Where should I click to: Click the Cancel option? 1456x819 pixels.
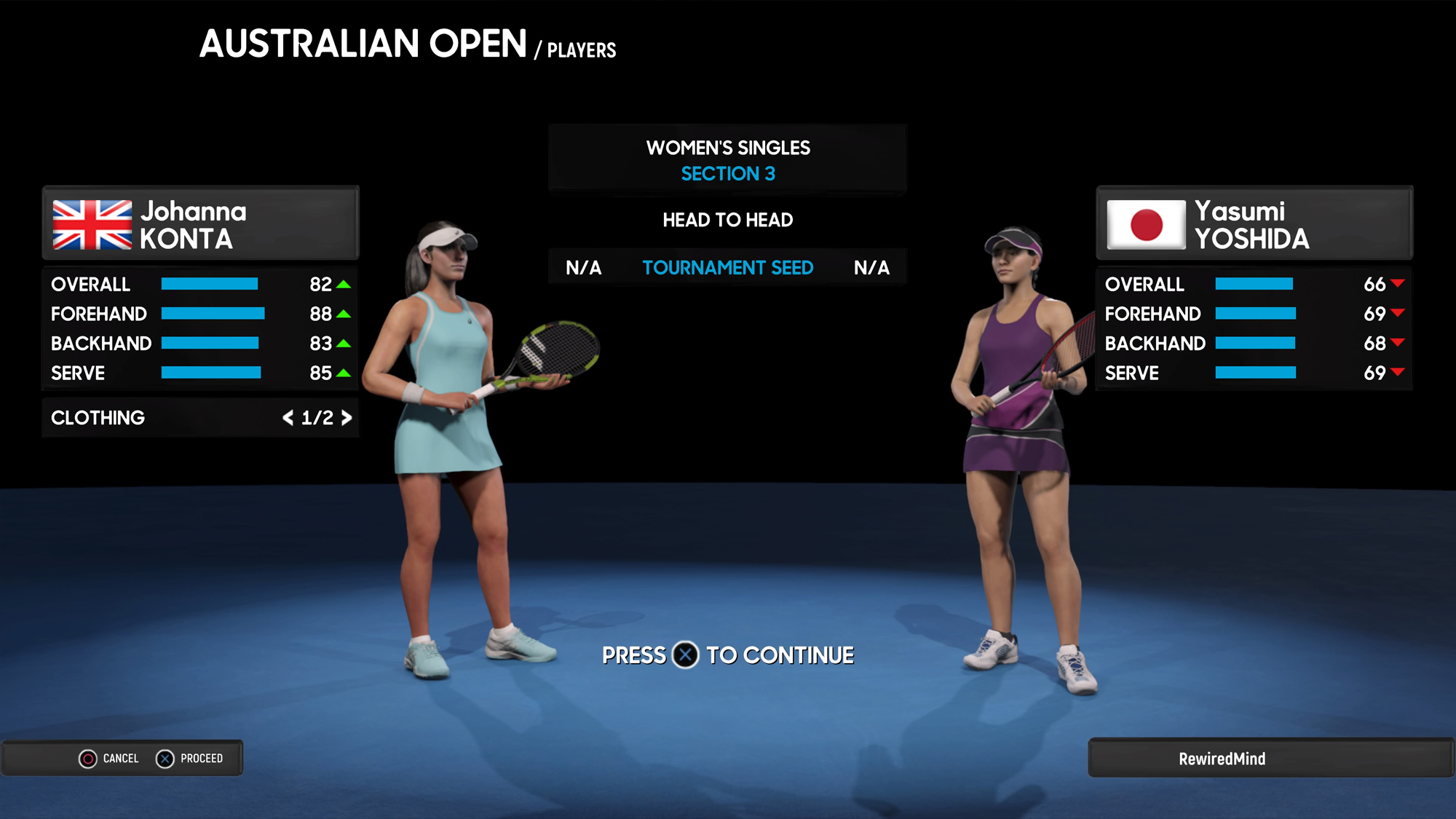tap(109, 759)
